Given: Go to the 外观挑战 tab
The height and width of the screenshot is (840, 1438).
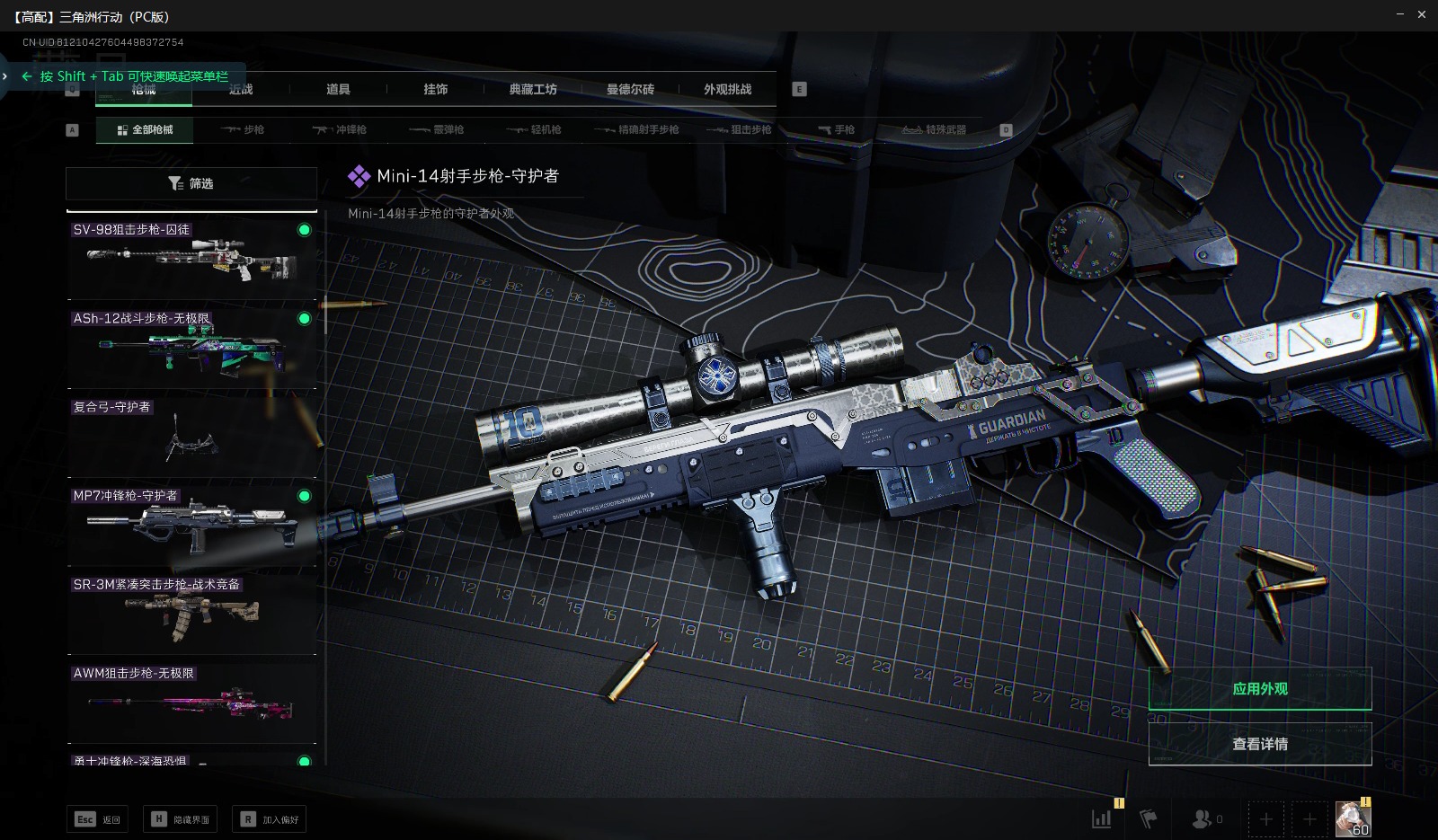Looking at the screenshot, I should point(727,89).
